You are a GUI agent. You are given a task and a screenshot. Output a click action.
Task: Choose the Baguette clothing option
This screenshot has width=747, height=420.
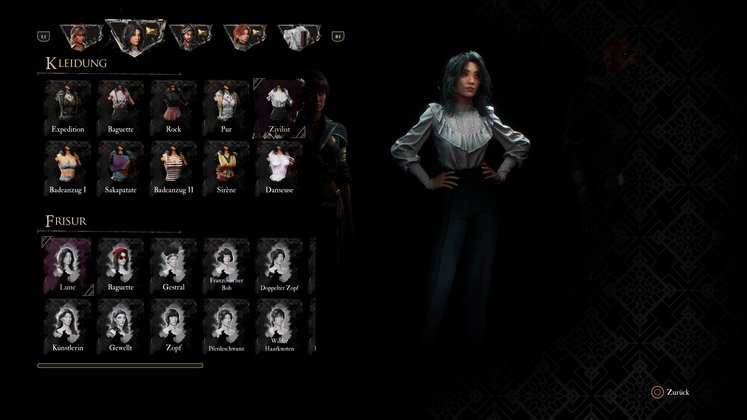pyautogui.click(x=121, y=106)
